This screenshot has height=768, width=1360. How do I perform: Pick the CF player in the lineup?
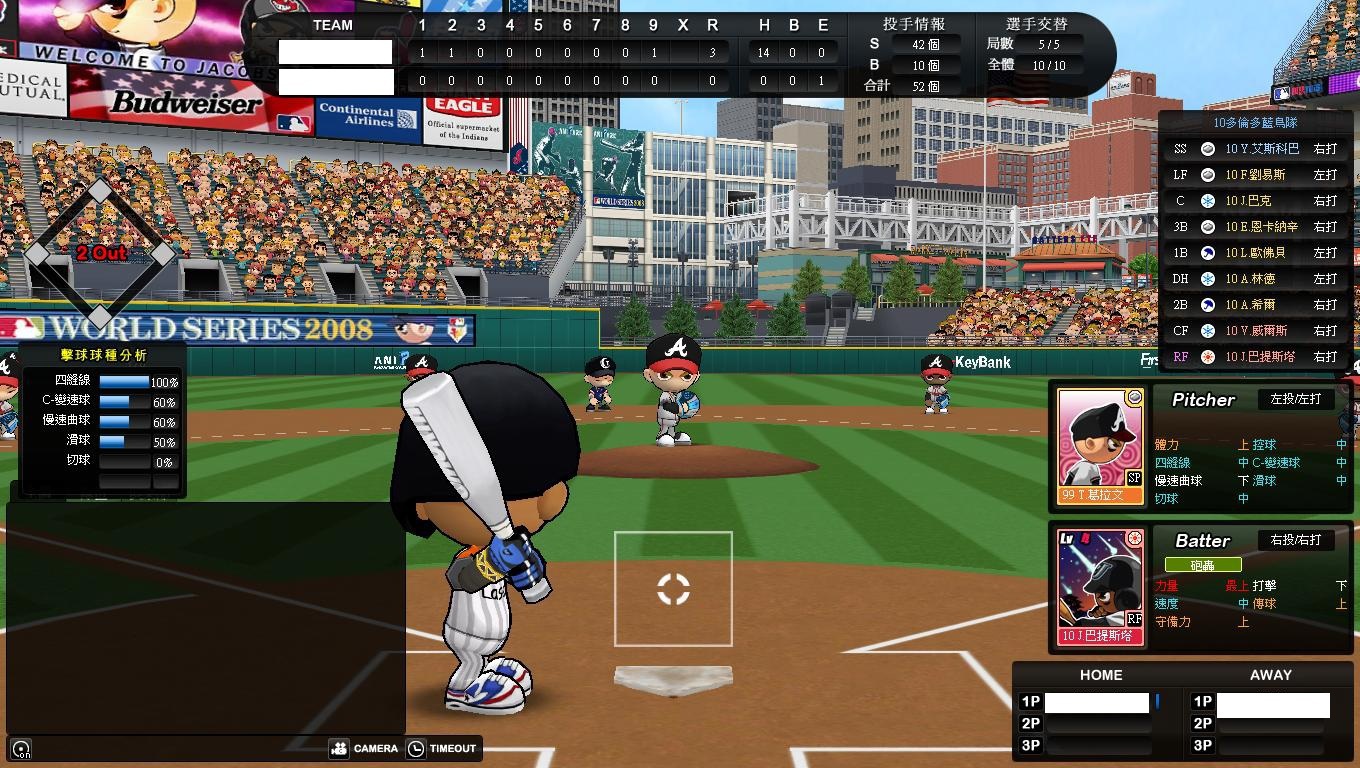(1256, 331)
